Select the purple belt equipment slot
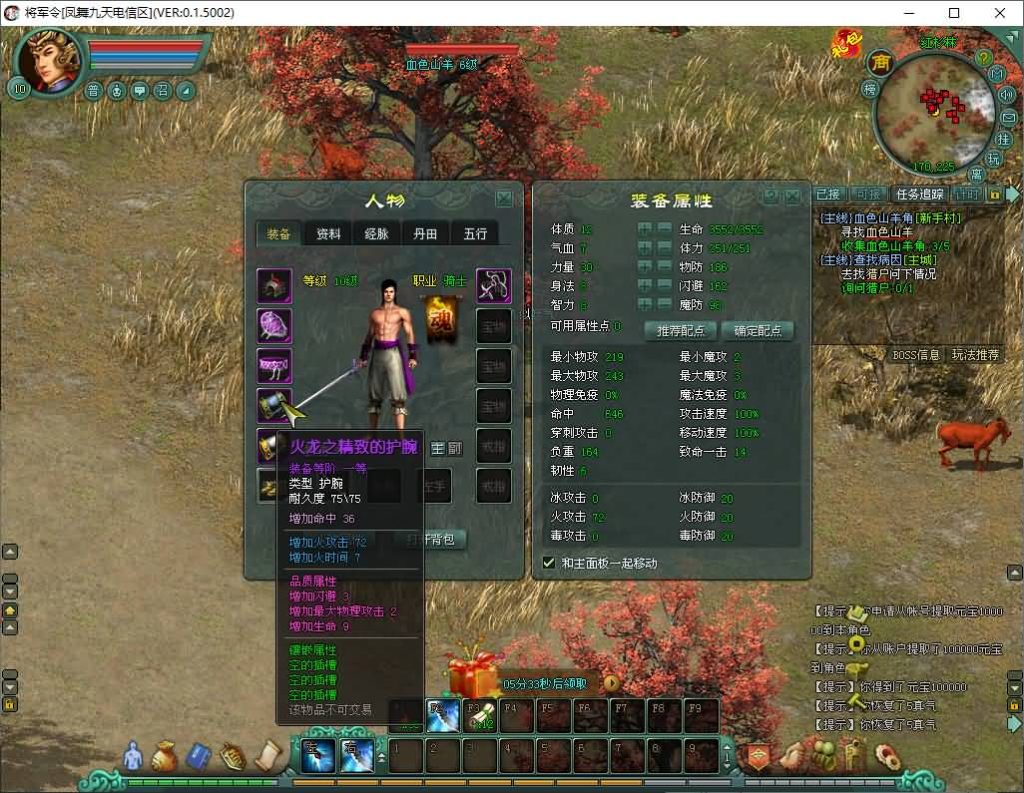Screen dimensions: 1024x793 274,365
